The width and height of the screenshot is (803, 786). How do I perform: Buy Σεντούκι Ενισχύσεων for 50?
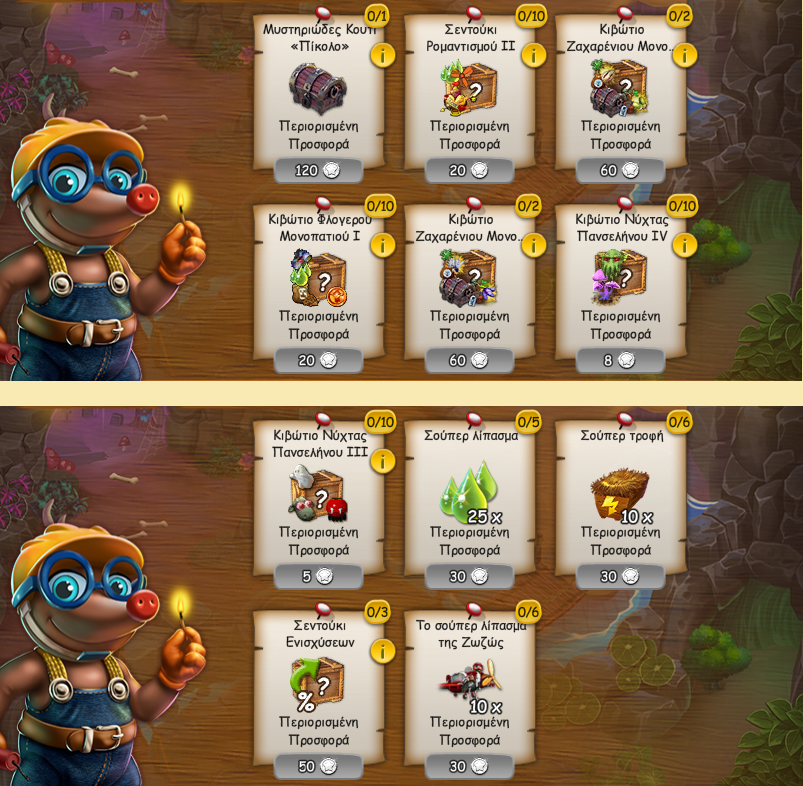click(x=318, y=767)
